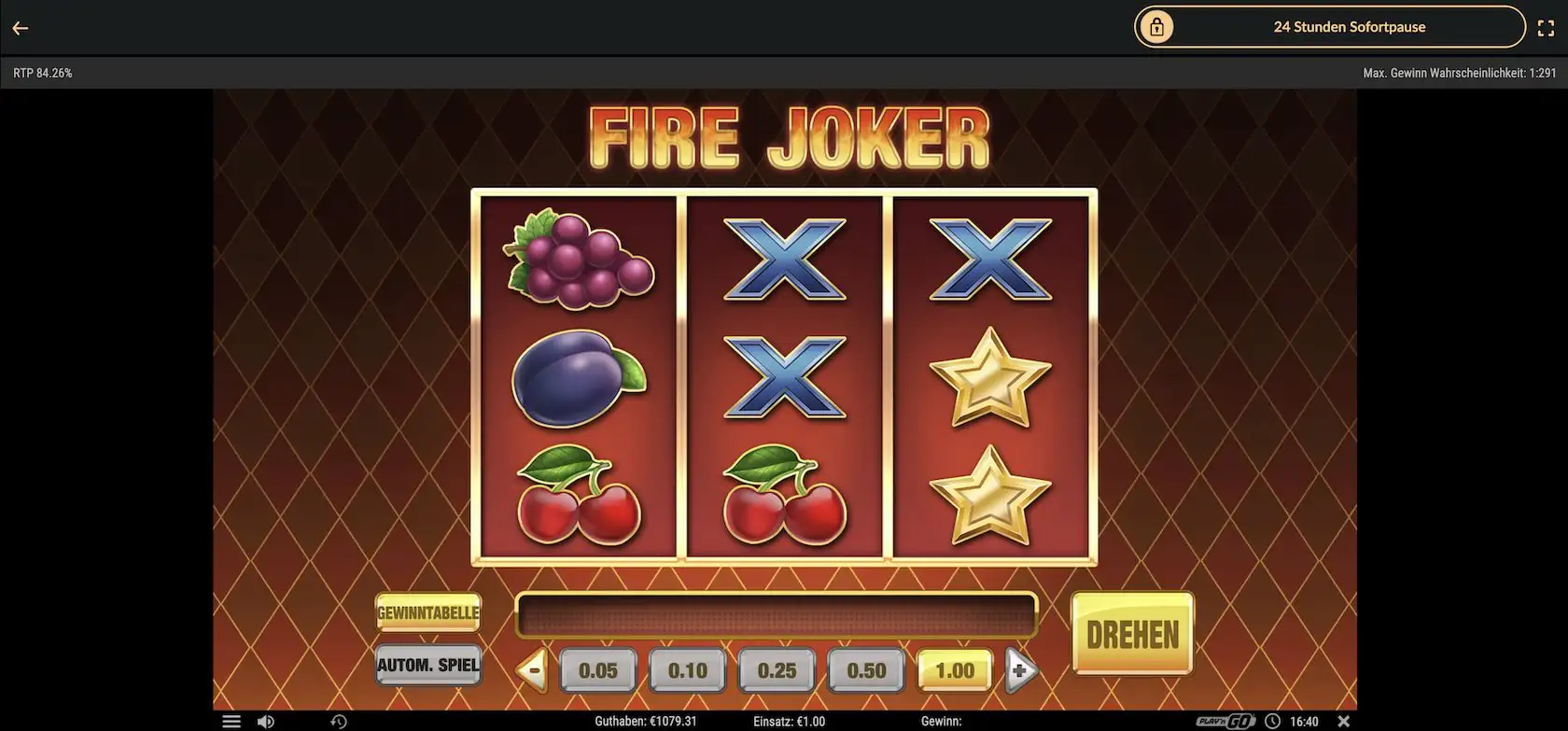Activate the 24 Stunden Sofortpause option
Screen dimensions: 1568x731
(x=1350, y=26)
